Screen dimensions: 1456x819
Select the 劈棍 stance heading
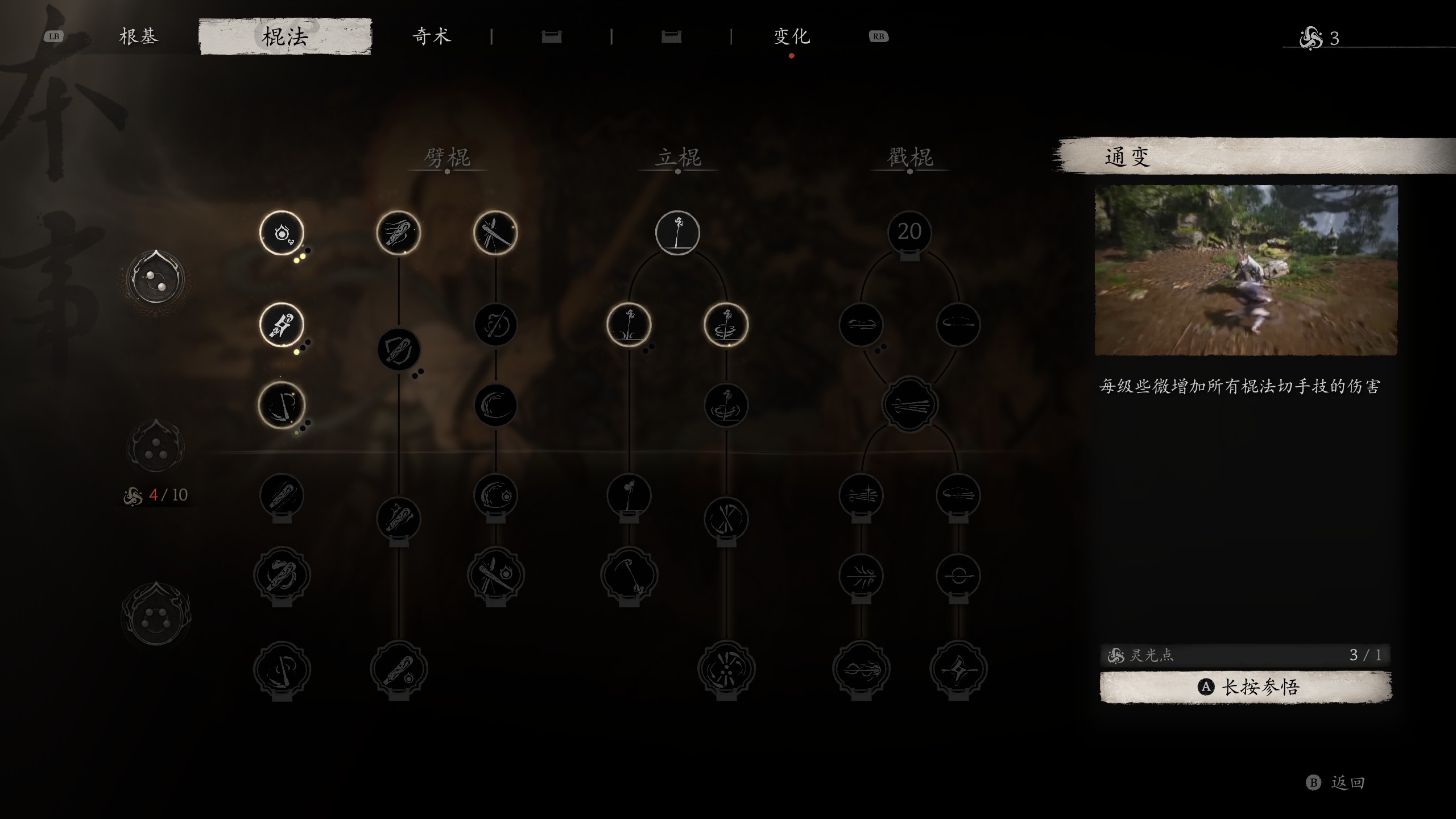pos(447,158)
